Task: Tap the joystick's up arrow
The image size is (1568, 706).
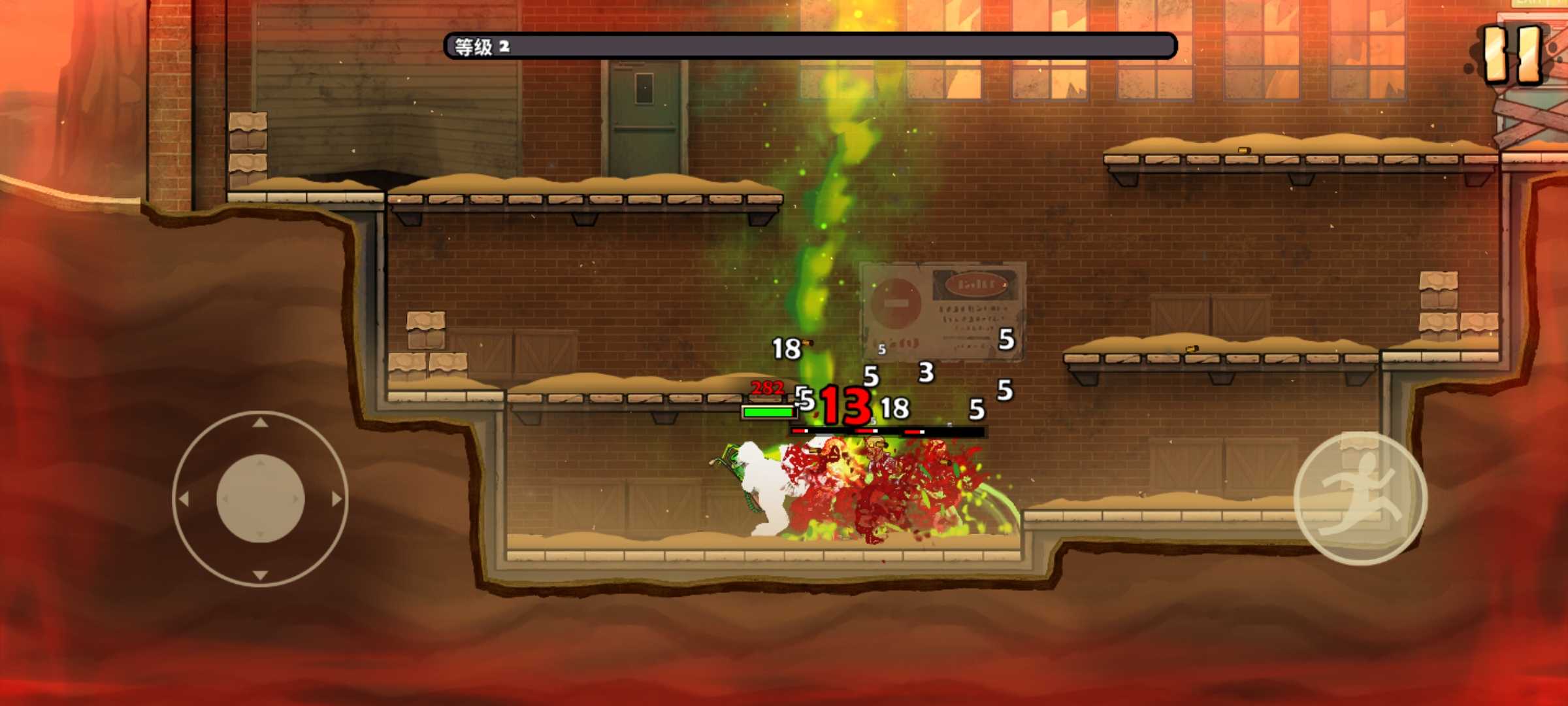Action: 260,423
